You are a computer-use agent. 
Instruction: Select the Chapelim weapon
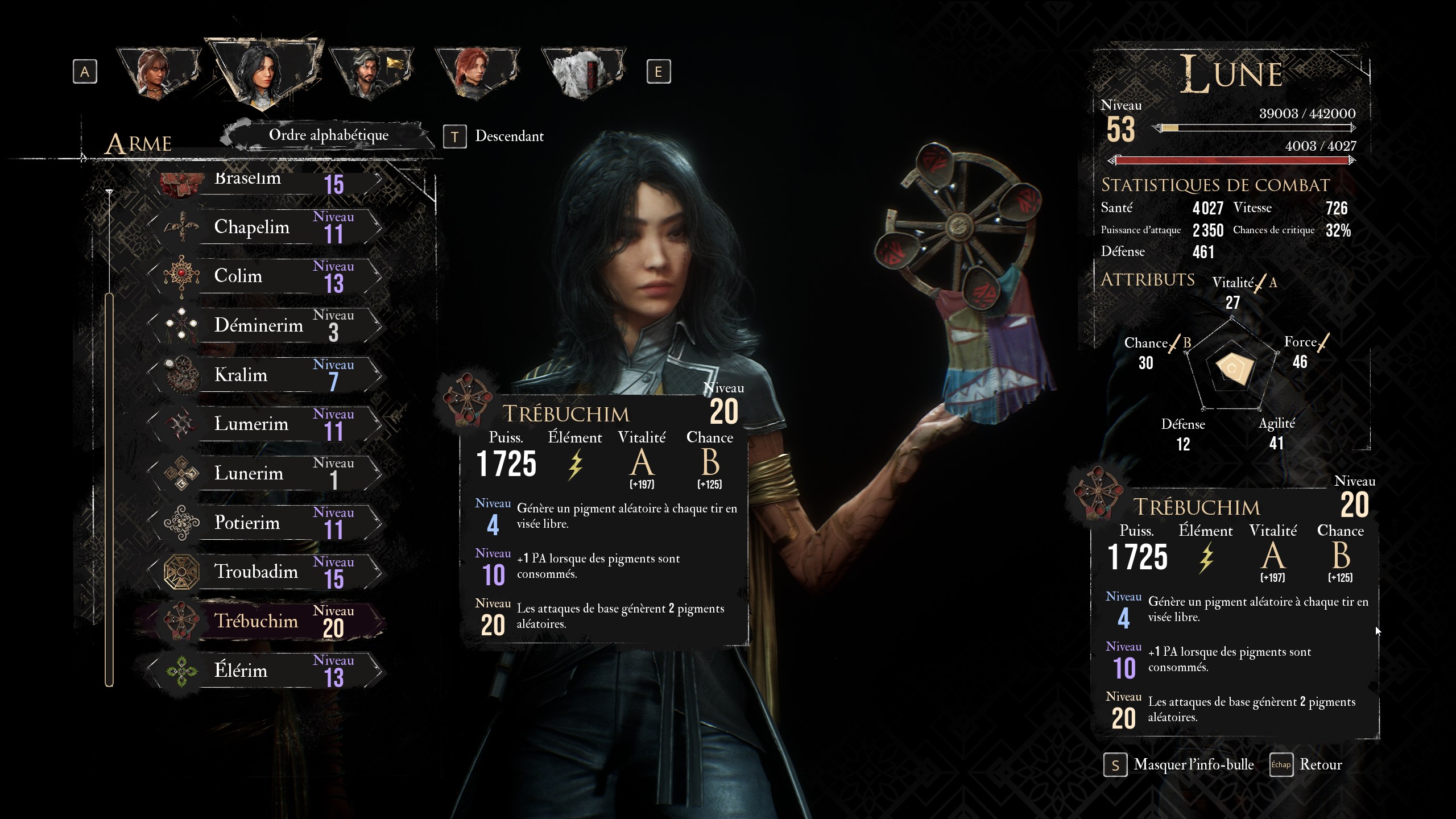tap(266, 227)
